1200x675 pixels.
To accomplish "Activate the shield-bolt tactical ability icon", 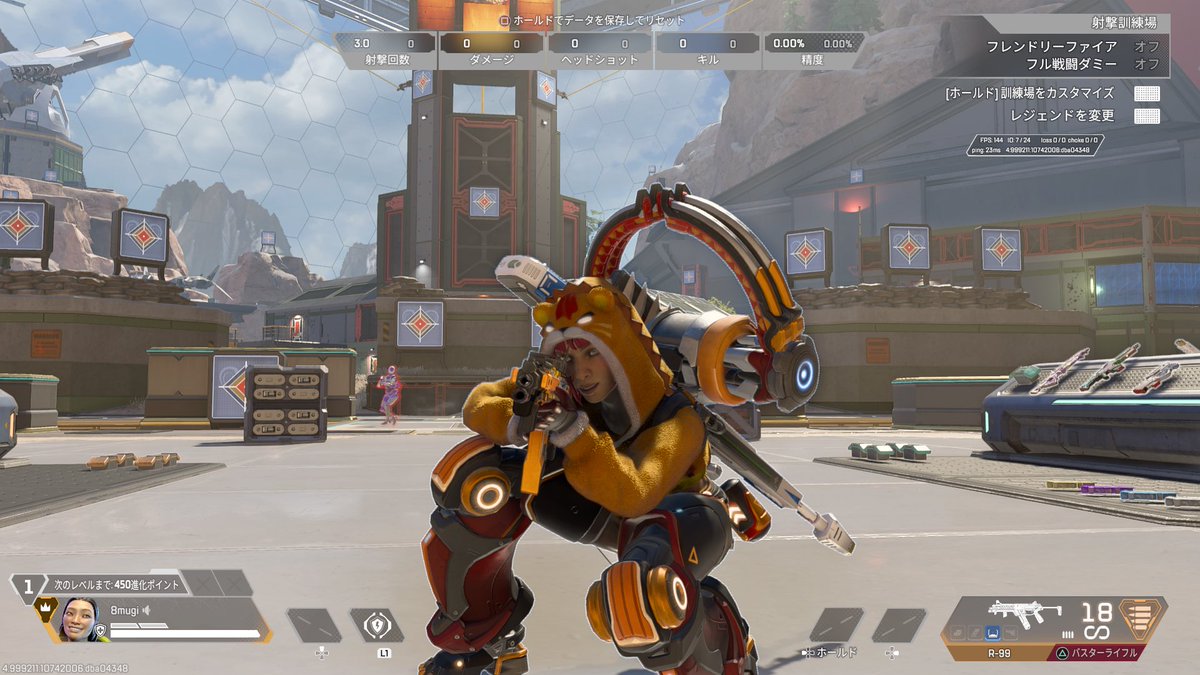I will coord(376,626).
